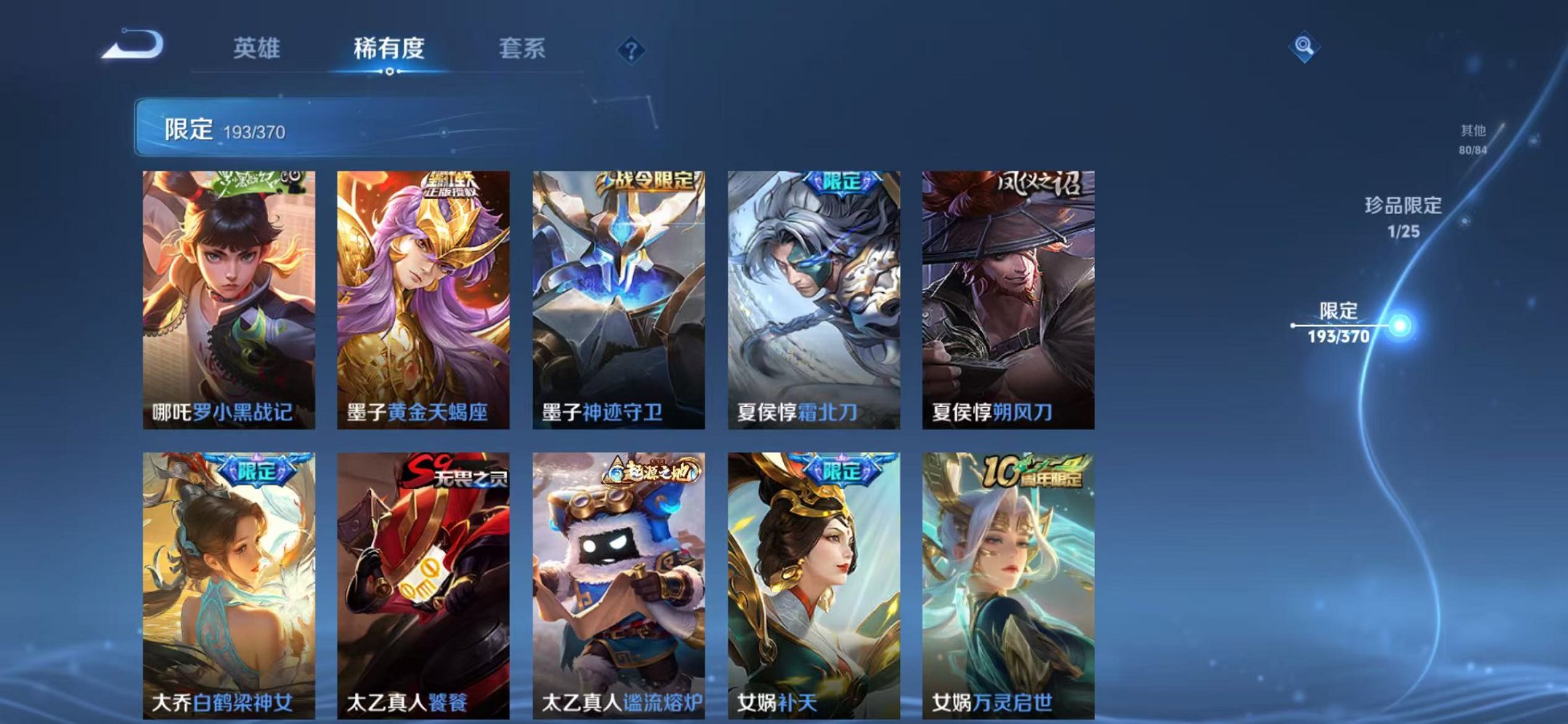Image resolution: width=1568 pixels, height=724 pixels.
Task: Click the S9无畏之灵 banner on 太乙真人饕餮 skin
Action: [x=453, y=472]
